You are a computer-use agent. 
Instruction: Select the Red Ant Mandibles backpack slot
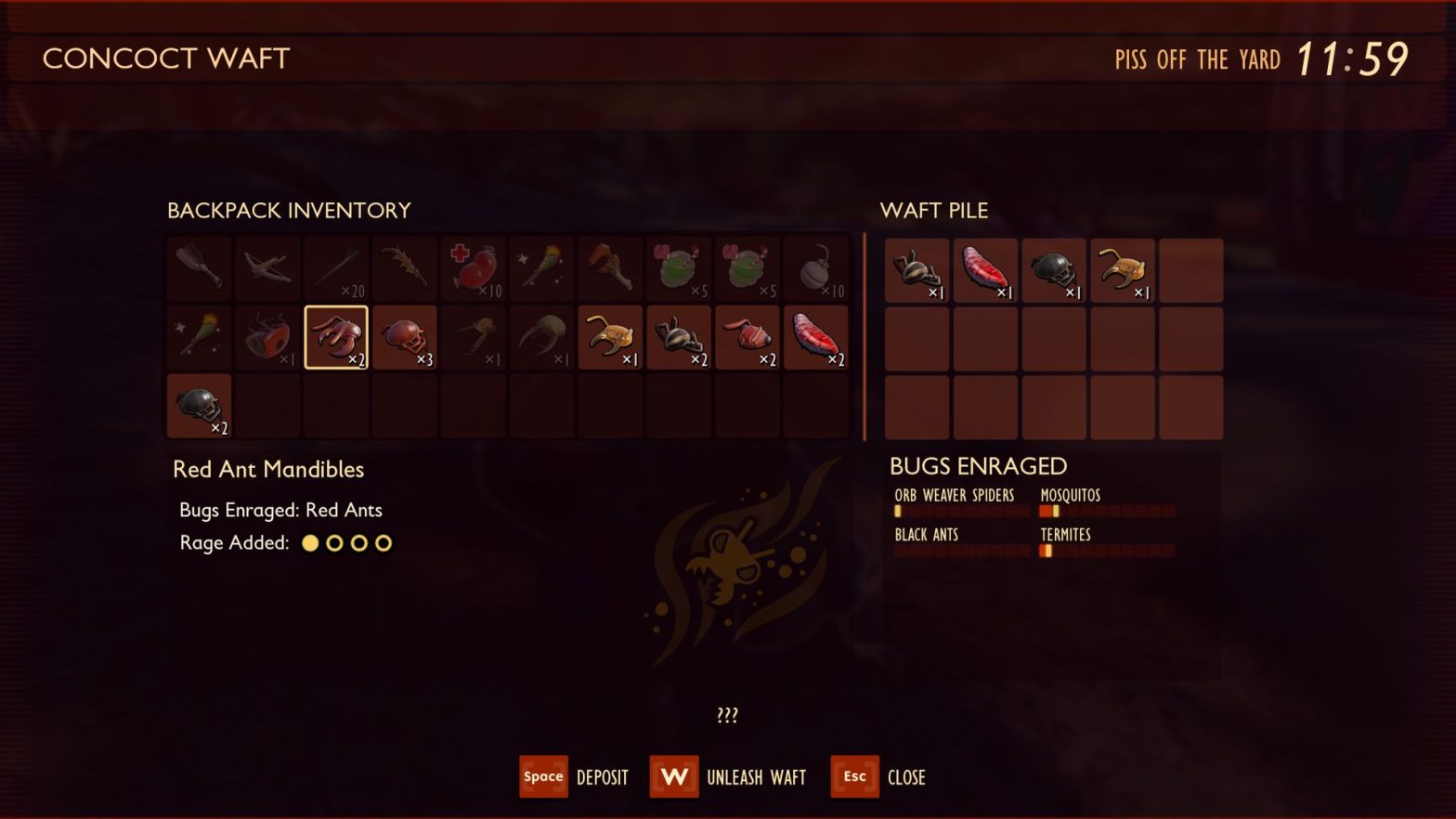(x=335, y=337)
